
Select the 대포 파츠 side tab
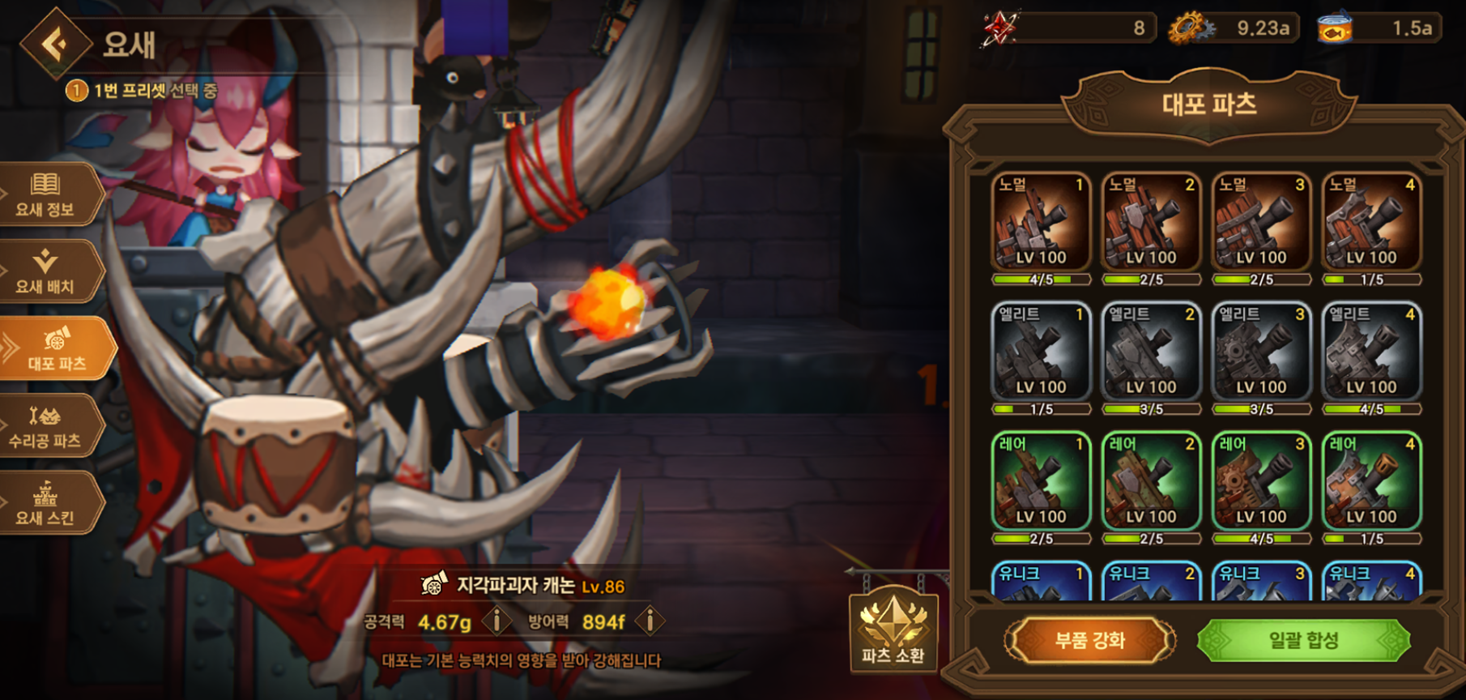click(55, 349)
